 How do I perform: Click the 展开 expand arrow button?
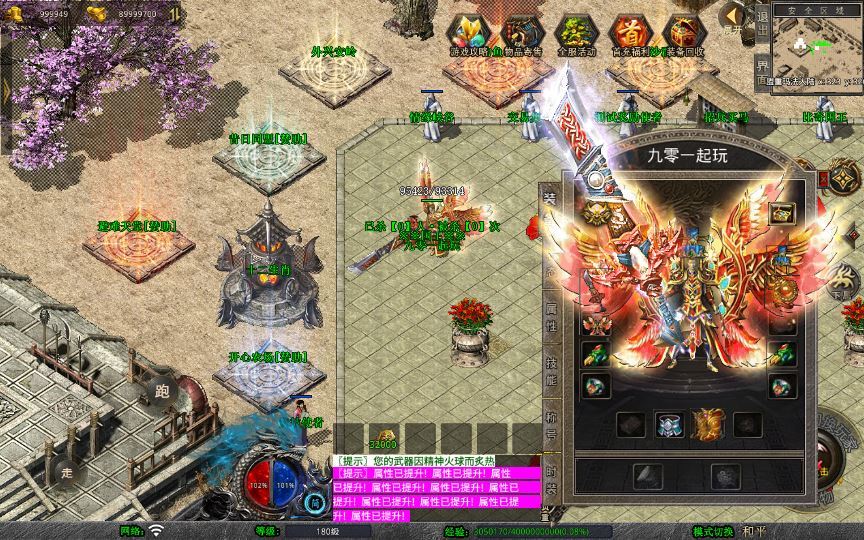[734, 18]
